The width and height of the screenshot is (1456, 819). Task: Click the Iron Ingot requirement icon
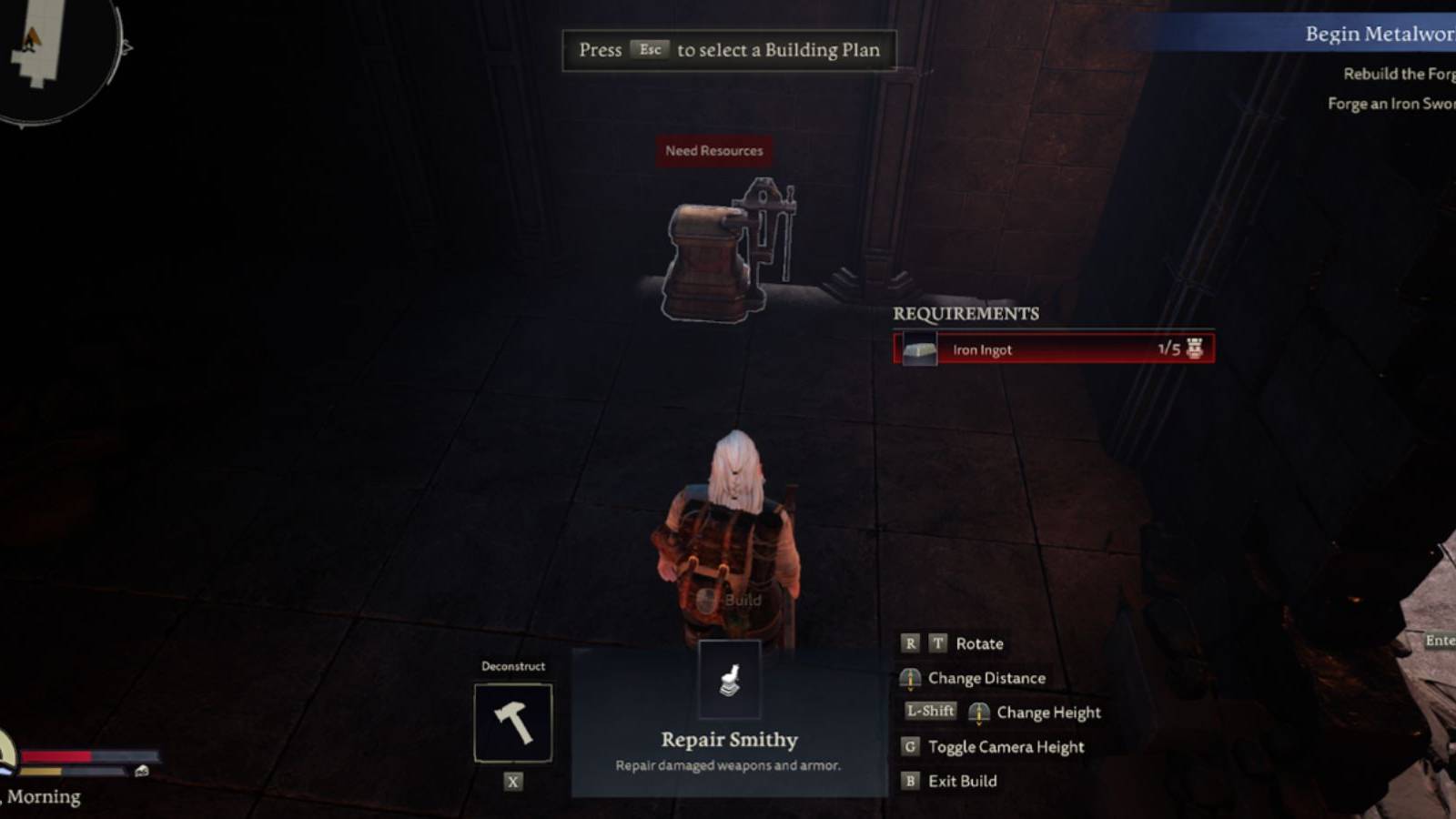[x=918, y=349]
